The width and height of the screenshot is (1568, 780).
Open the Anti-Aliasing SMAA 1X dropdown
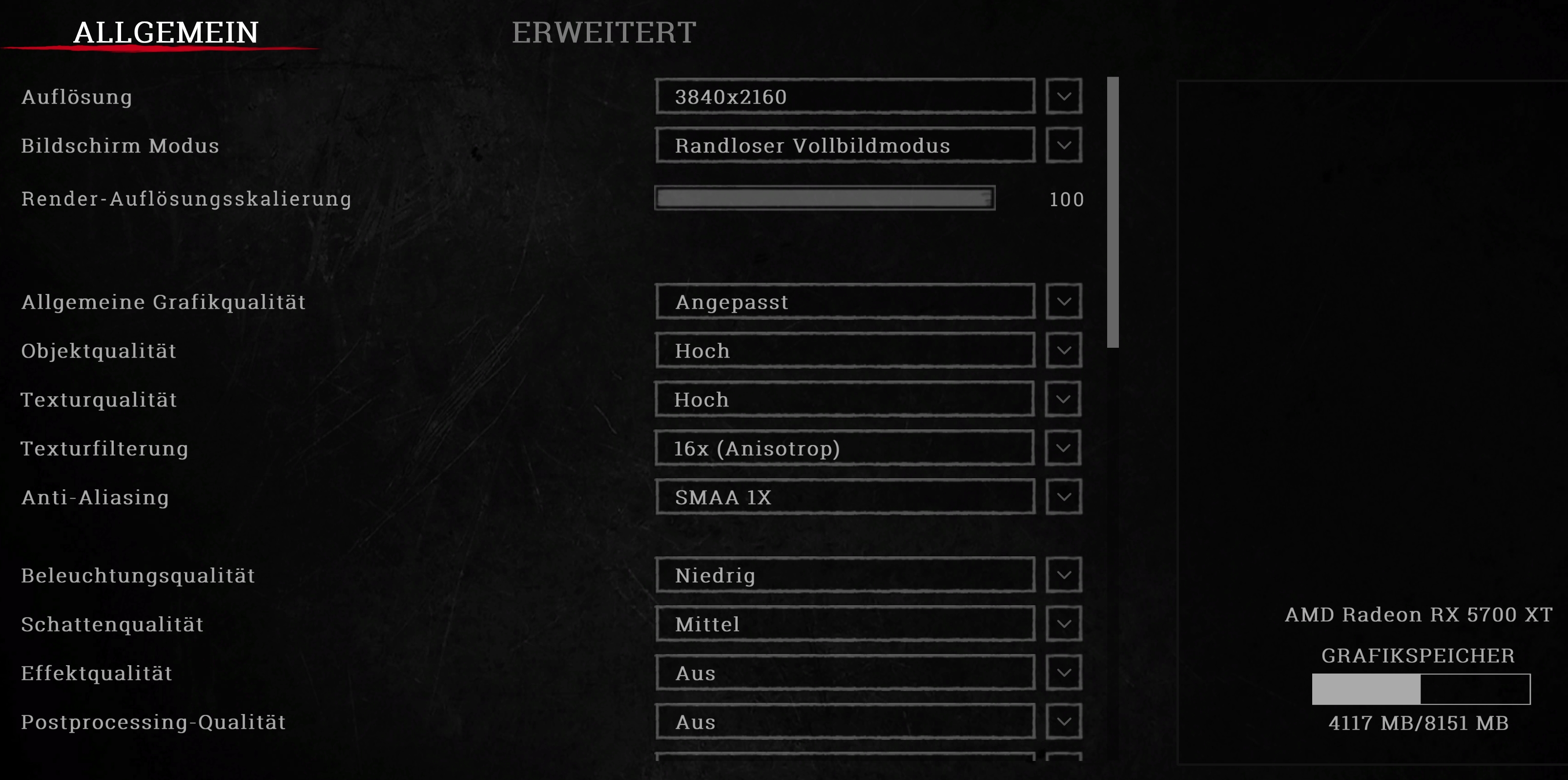point(845,498)
